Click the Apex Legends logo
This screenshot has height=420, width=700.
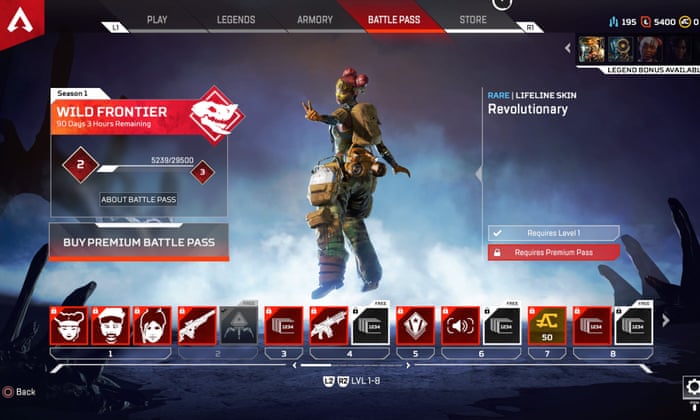click(x=19, y=20)
